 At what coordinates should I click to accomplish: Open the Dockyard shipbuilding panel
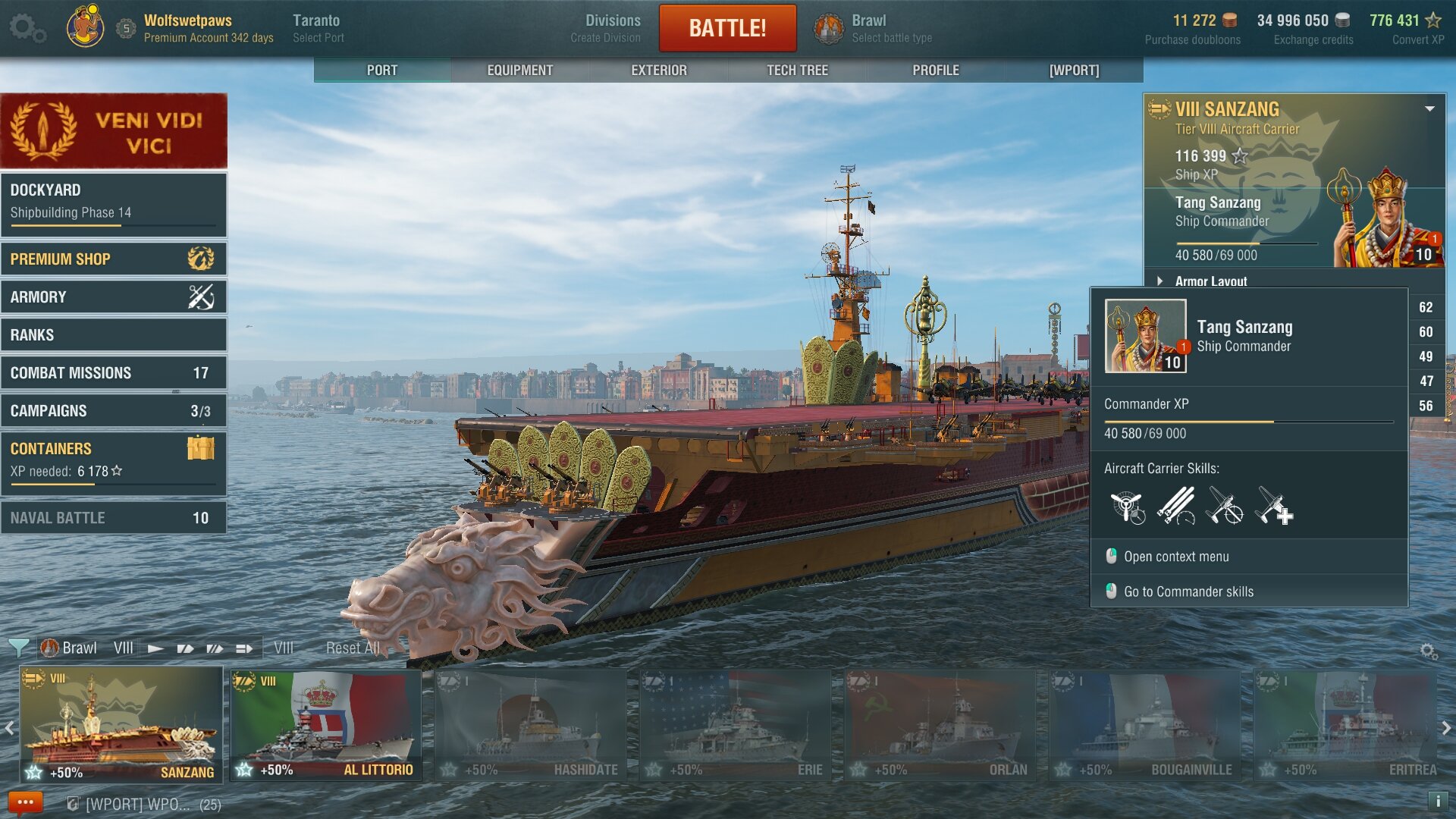click(x=114, y=202)
